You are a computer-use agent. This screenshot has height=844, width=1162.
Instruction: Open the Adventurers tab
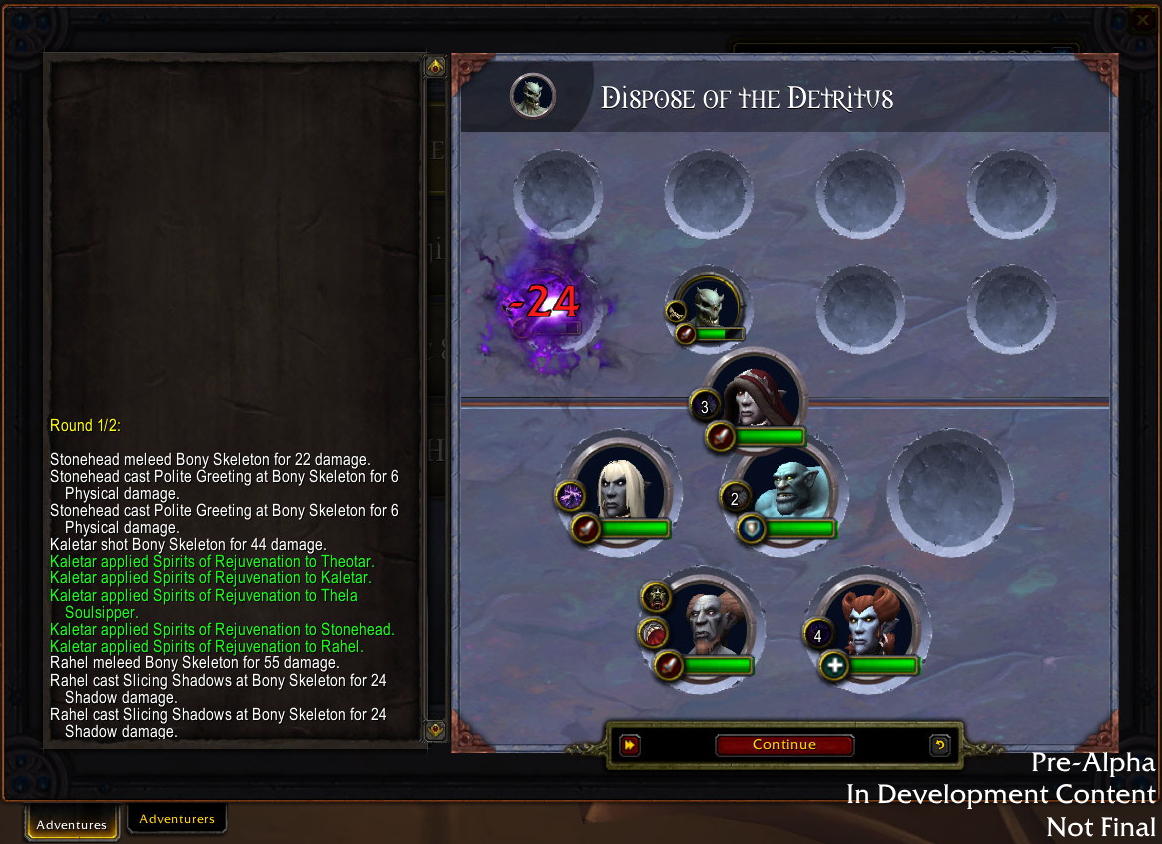177,819
